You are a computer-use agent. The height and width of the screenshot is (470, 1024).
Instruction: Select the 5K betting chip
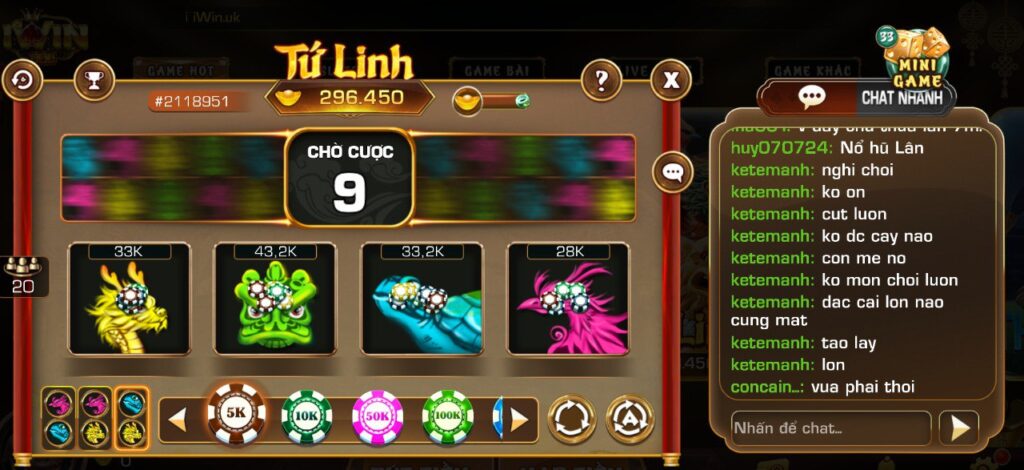pyautogui.click(x=236, y=413)
